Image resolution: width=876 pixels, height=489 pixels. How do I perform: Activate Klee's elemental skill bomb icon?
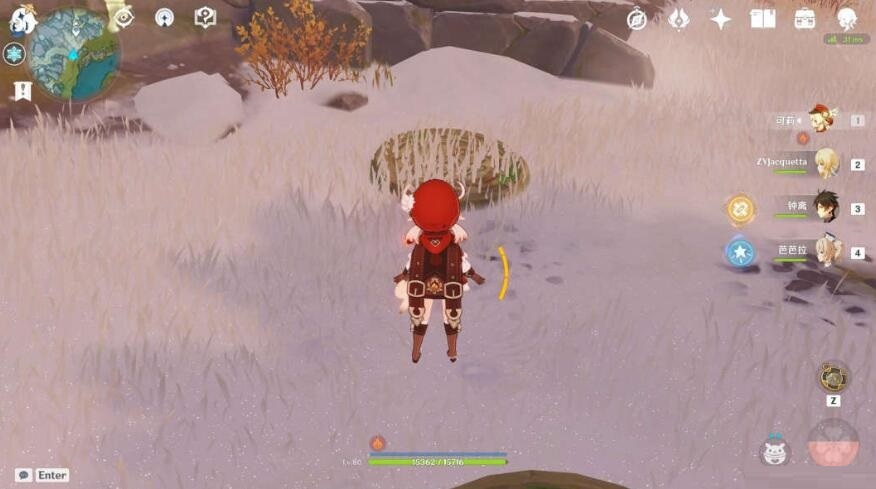[774, 451]
